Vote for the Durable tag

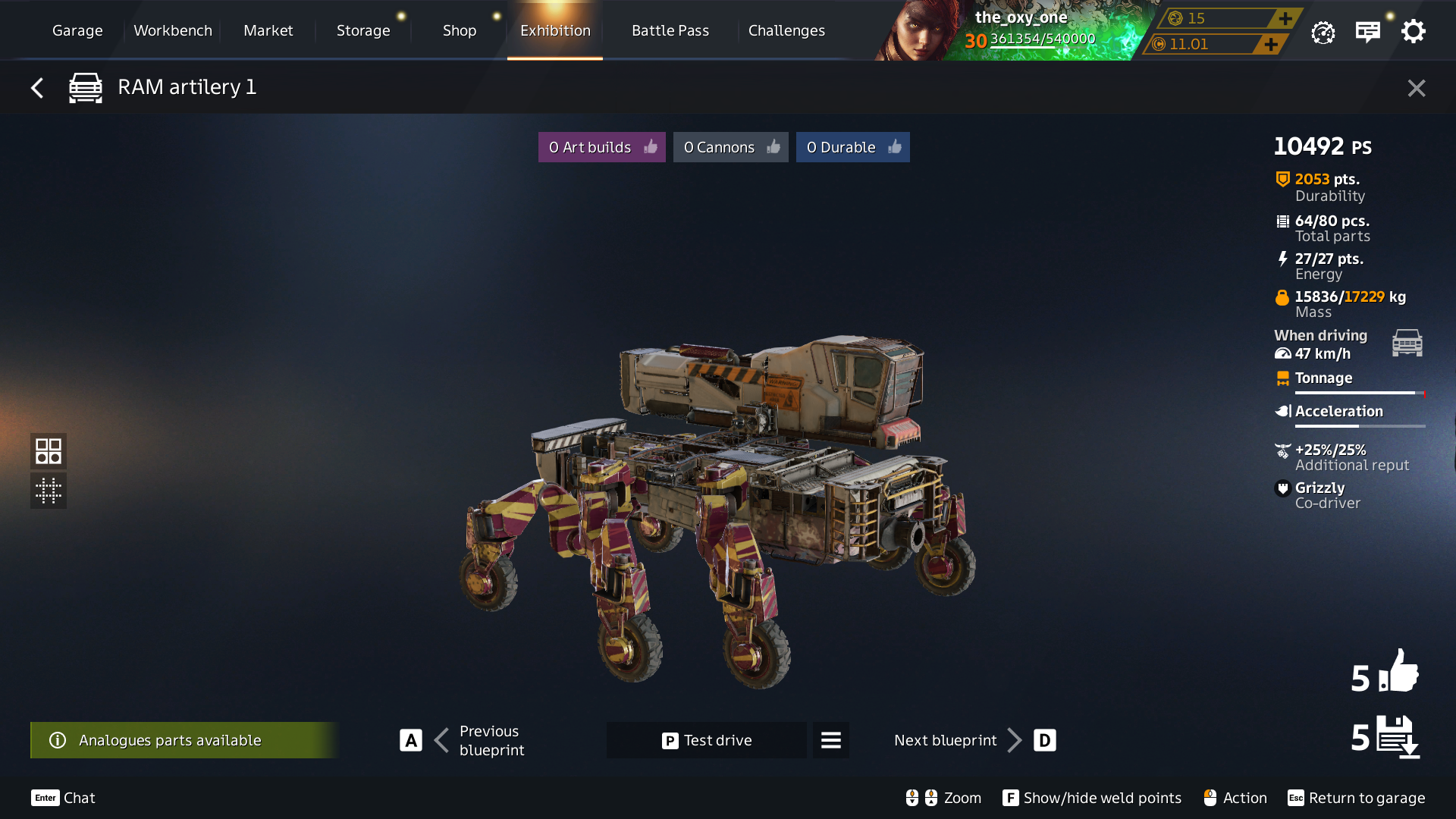click(852, 147)
